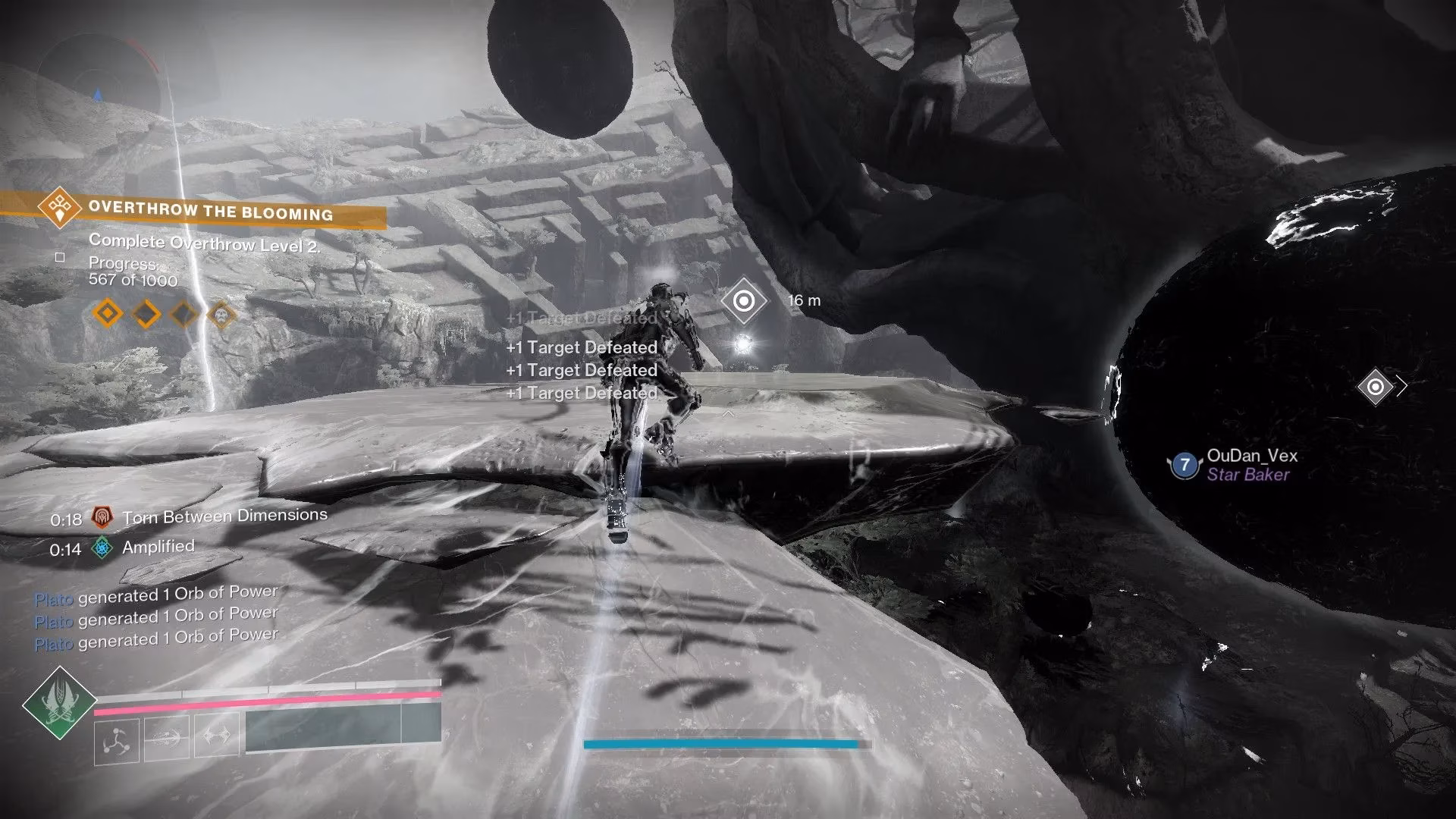The width and height of the screenshot is (1456, 819).
Task: Expand the small chevron above the character
Action: coord(726,414)
